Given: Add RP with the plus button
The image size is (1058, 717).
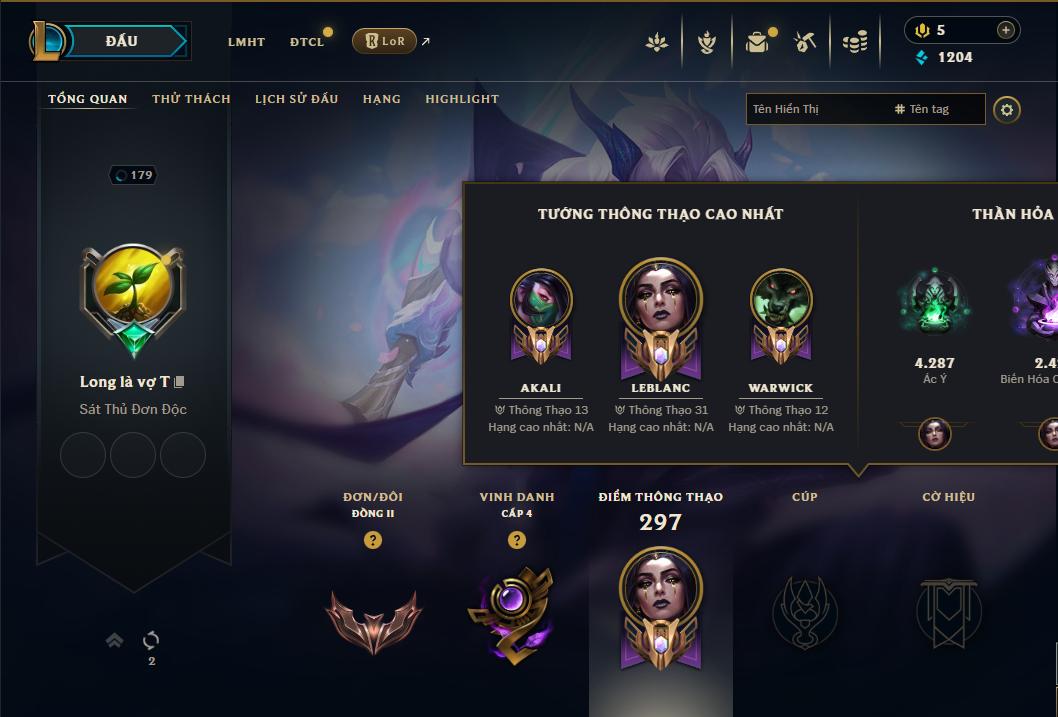Looking at the screenshot, I should [x=1005, y=30].
